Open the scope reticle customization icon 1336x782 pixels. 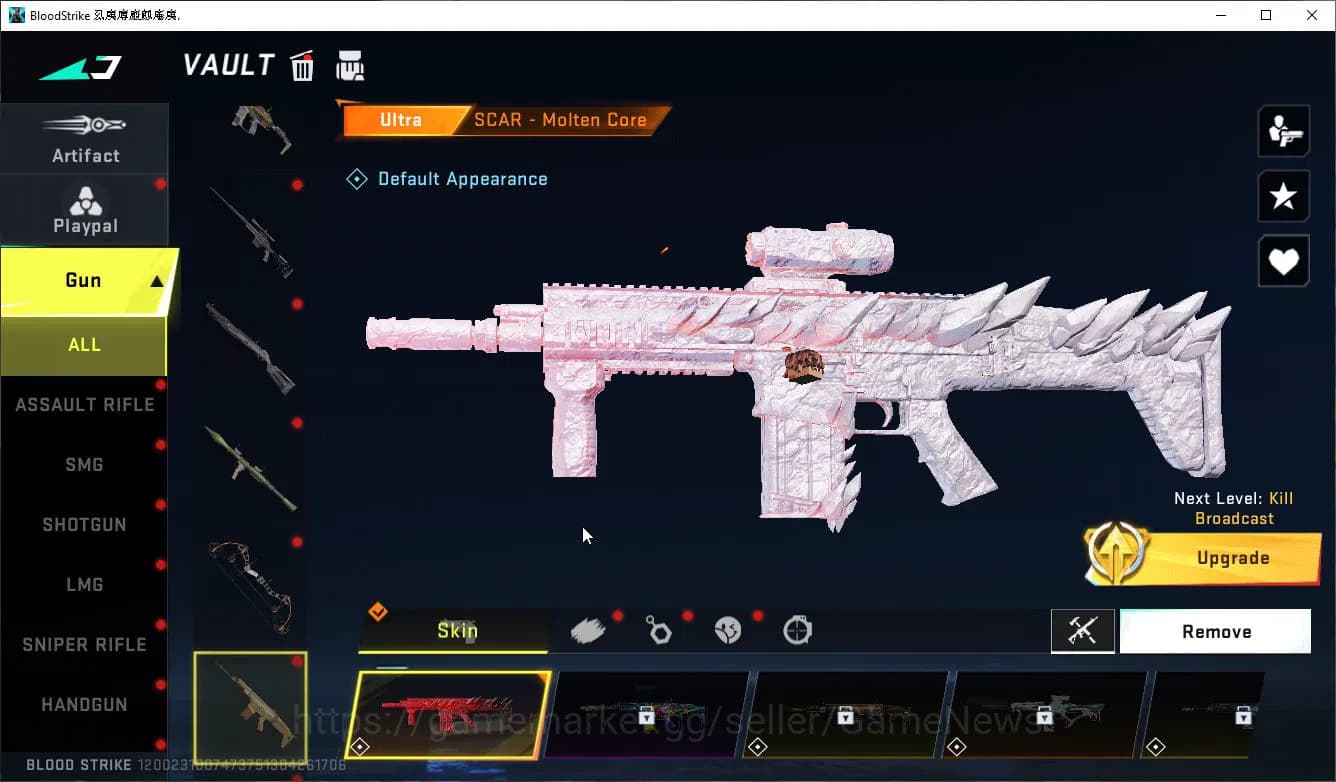(797, 630)
